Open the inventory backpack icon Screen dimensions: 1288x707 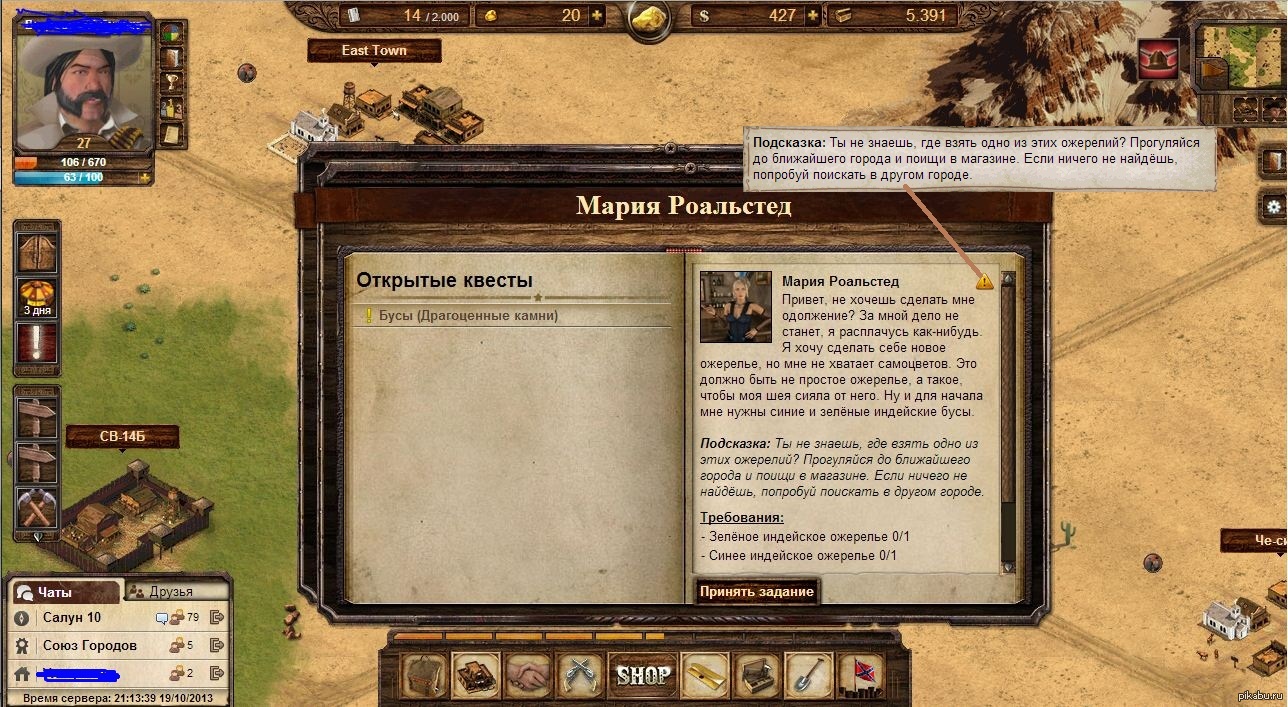[423, 676]
